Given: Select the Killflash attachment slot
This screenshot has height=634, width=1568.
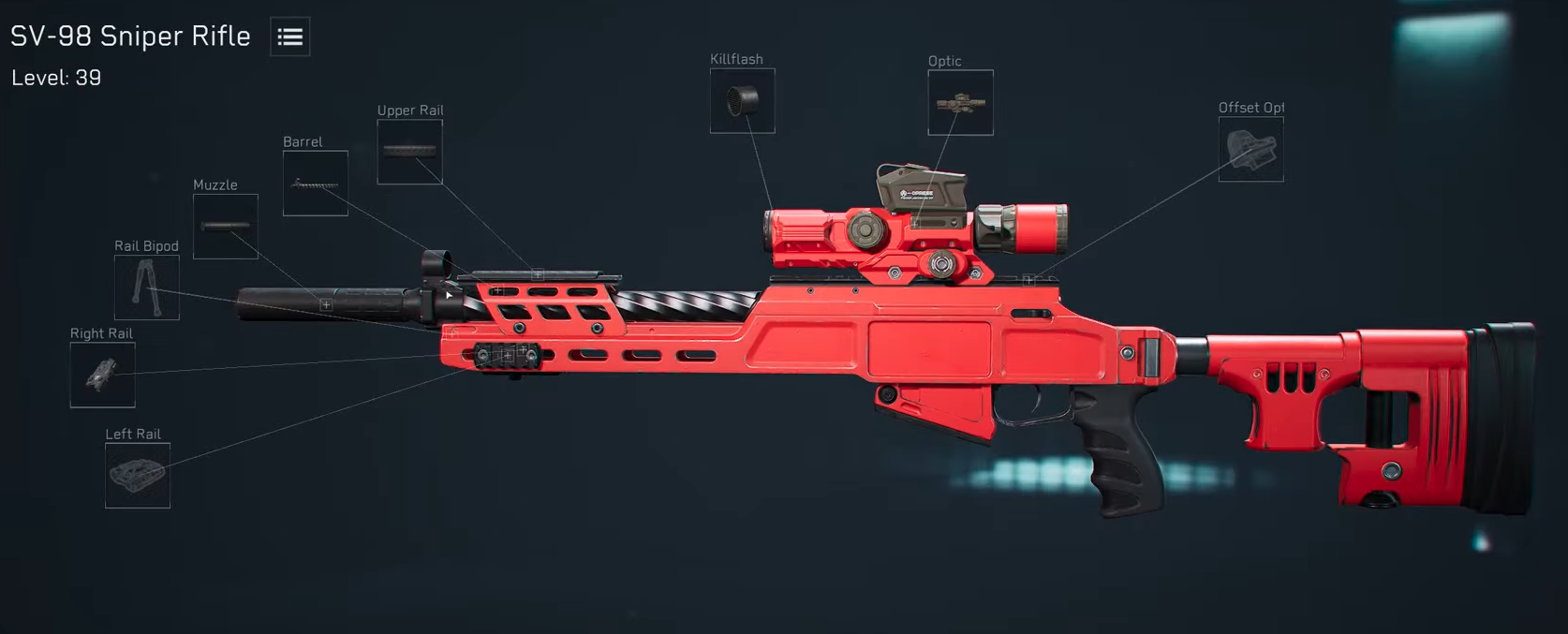Looking at the screenshot, I should tap(742, 101).
